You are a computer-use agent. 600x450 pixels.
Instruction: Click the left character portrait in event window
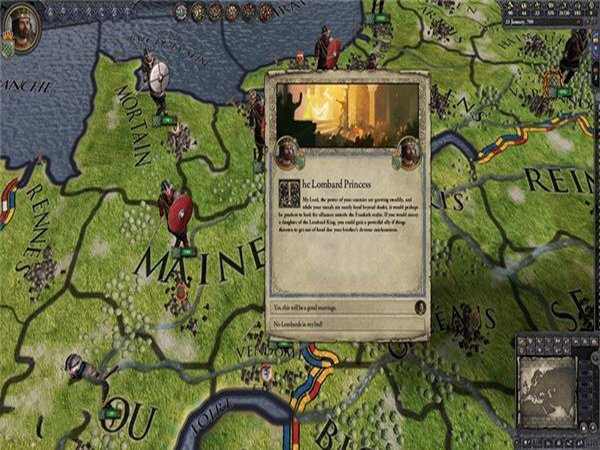click(x=287, y=152)
